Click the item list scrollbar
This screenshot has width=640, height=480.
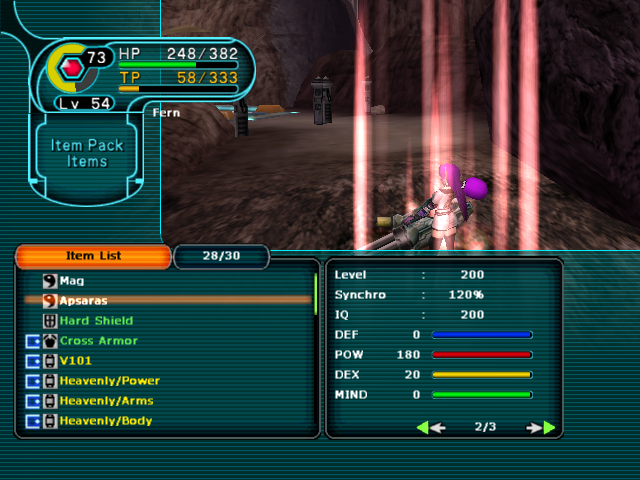pos(316,292)
